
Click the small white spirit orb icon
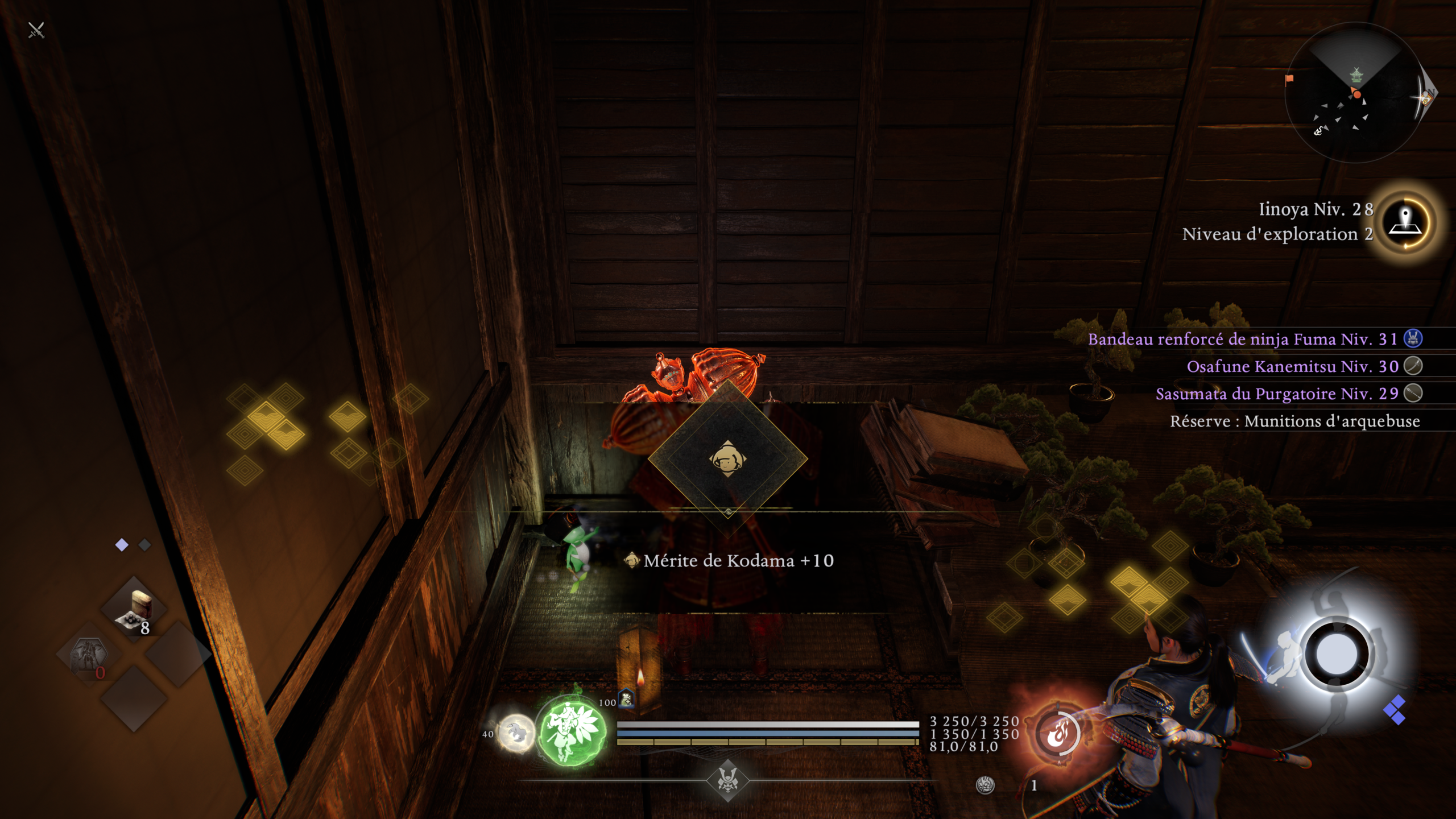point(516,733)
